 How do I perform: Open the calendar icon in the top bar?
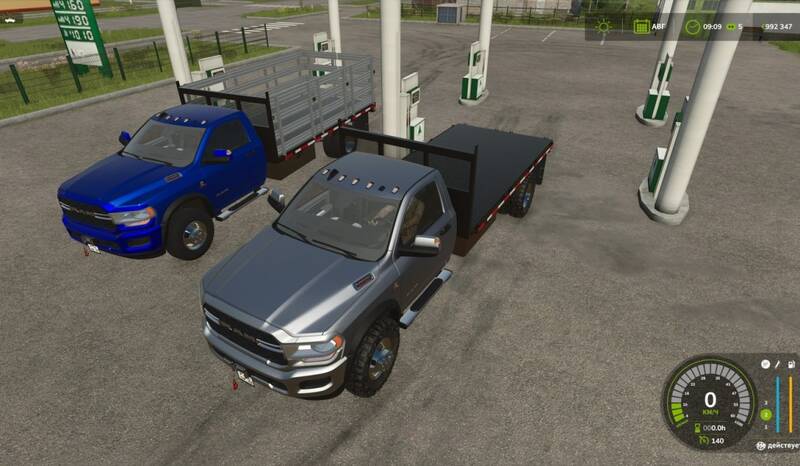tap(642, 27)
